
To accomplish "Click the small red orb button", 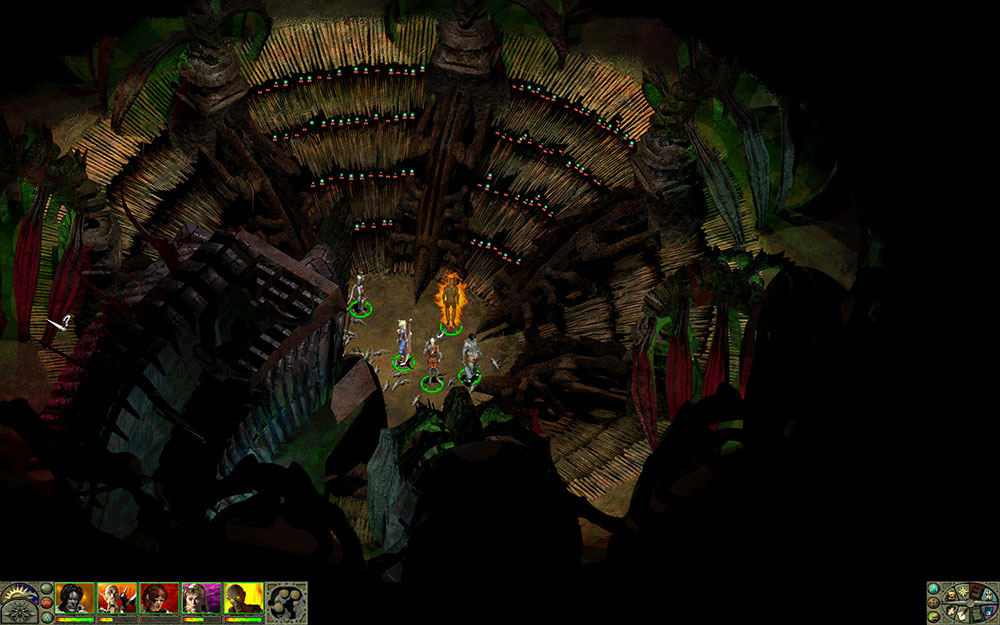I will tap(47, 602).
